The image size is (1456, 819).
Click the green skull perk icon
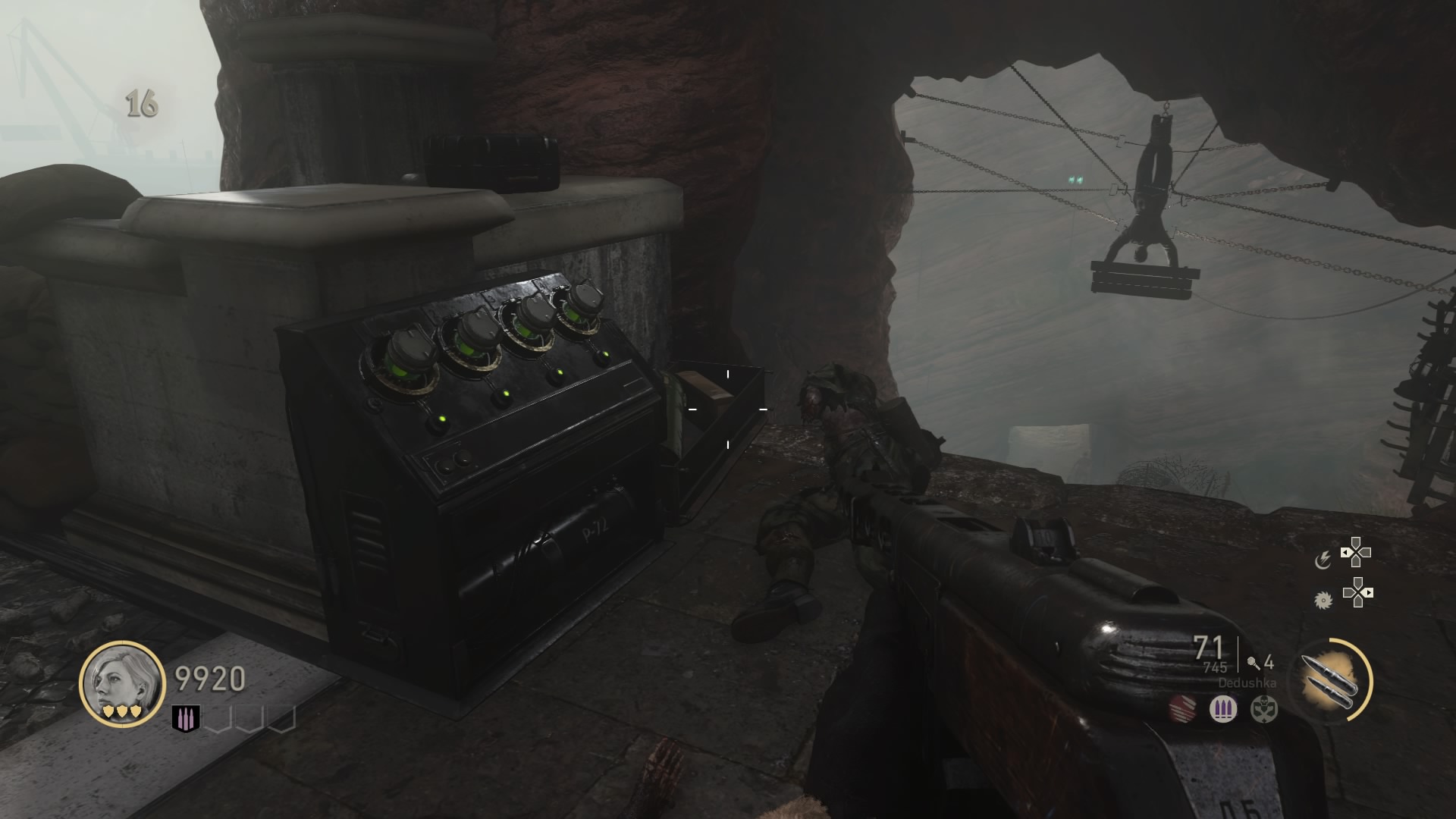(x=1263, y=710)
